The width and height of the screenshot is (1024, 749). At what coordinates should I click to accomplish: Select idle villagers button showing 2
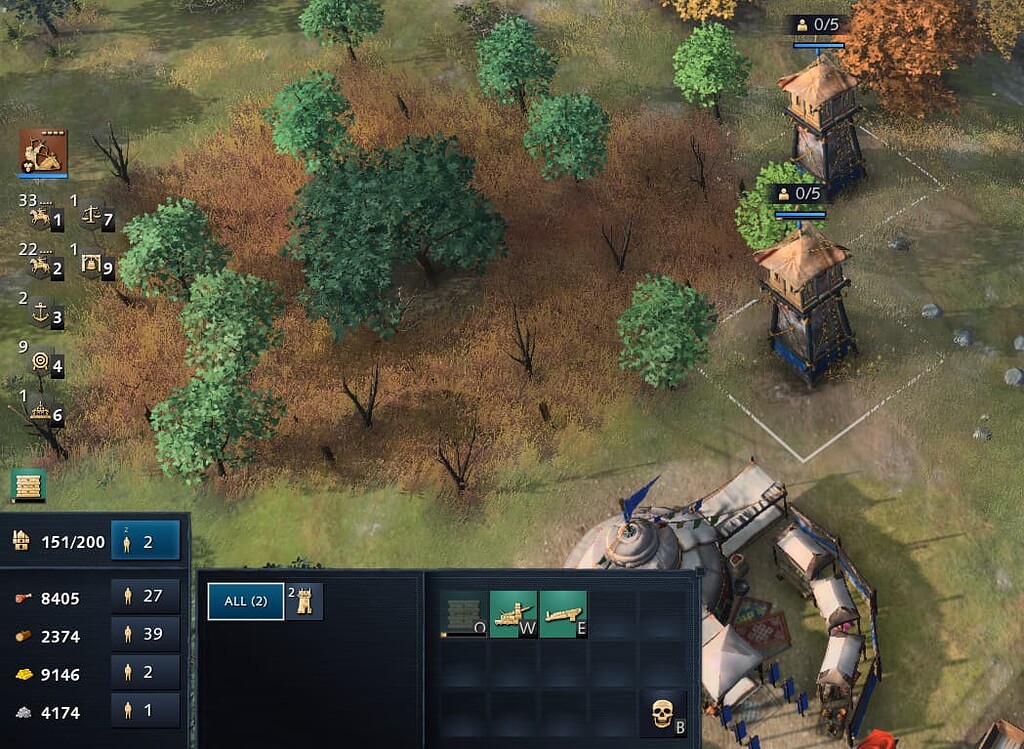(146, 541)
